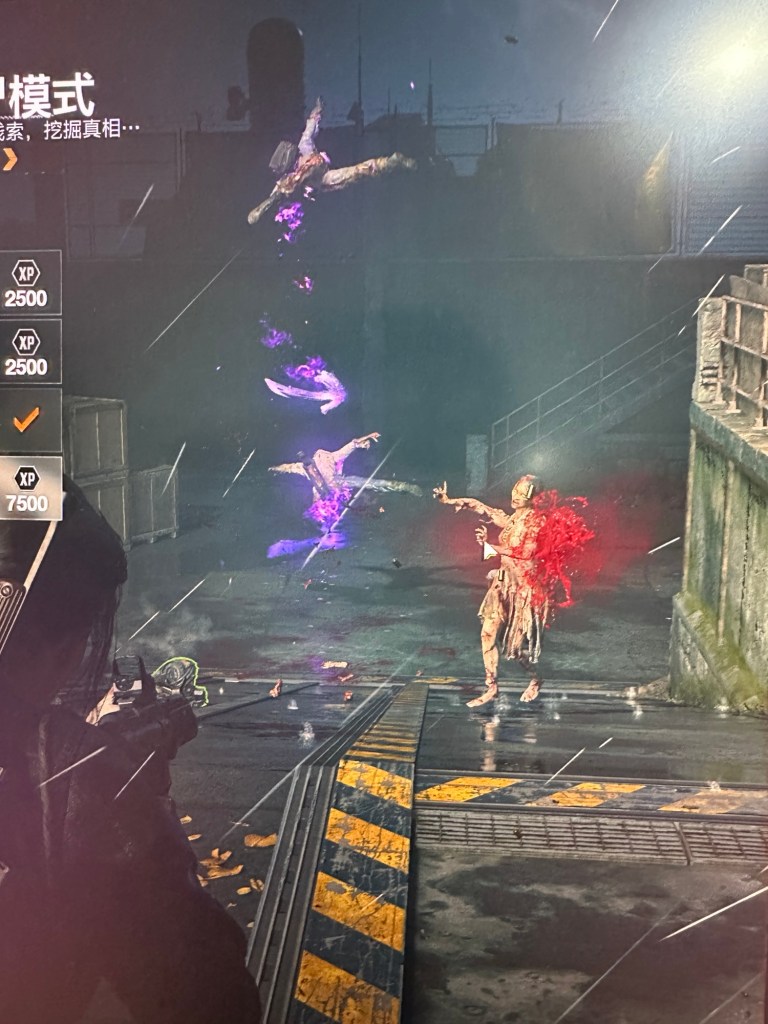Select the orange checkmark reward tile

click(27, 420)
